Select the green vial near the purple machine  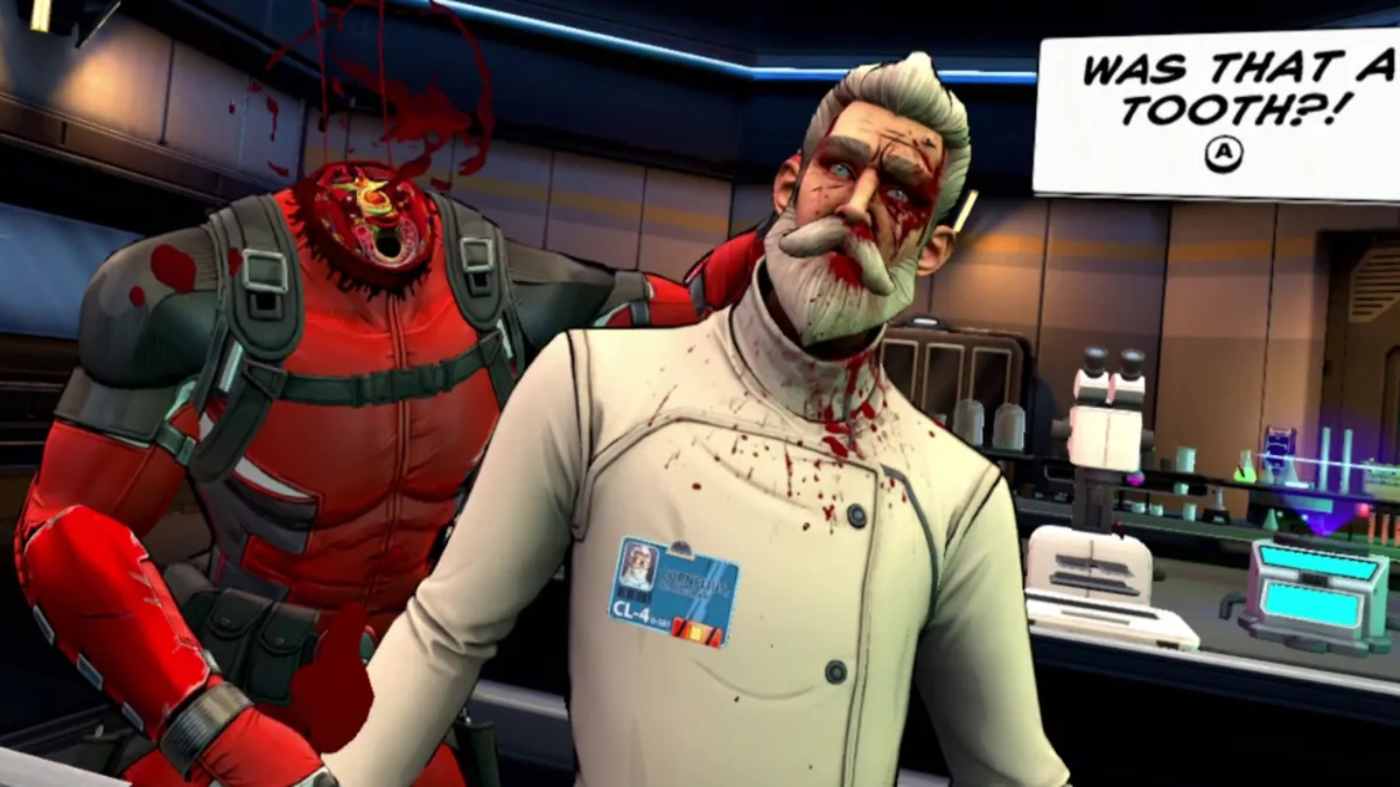click(1244, 468)
